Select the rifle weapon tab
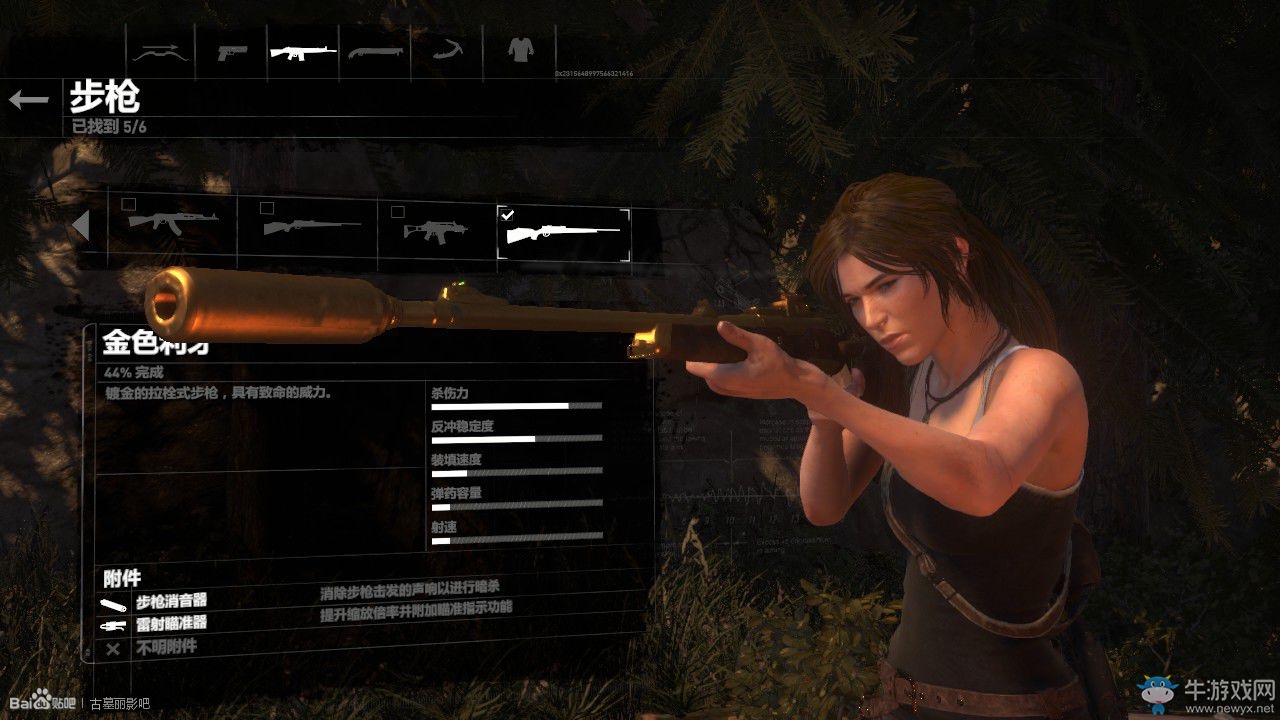 (x=303, y=50)
